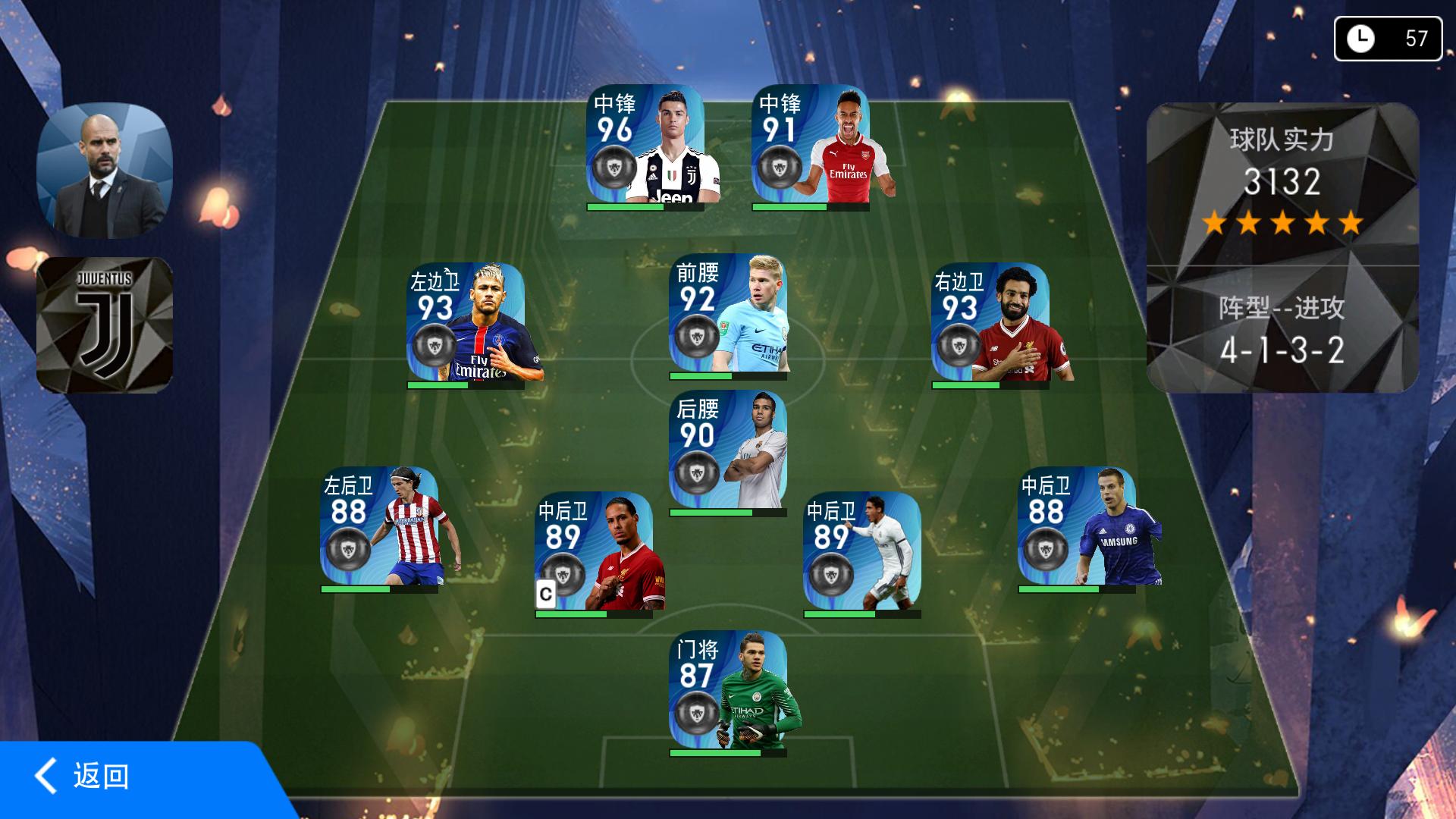Select the captain center back rated 89
1456x819 pixels.
click(x=594, y=552)
